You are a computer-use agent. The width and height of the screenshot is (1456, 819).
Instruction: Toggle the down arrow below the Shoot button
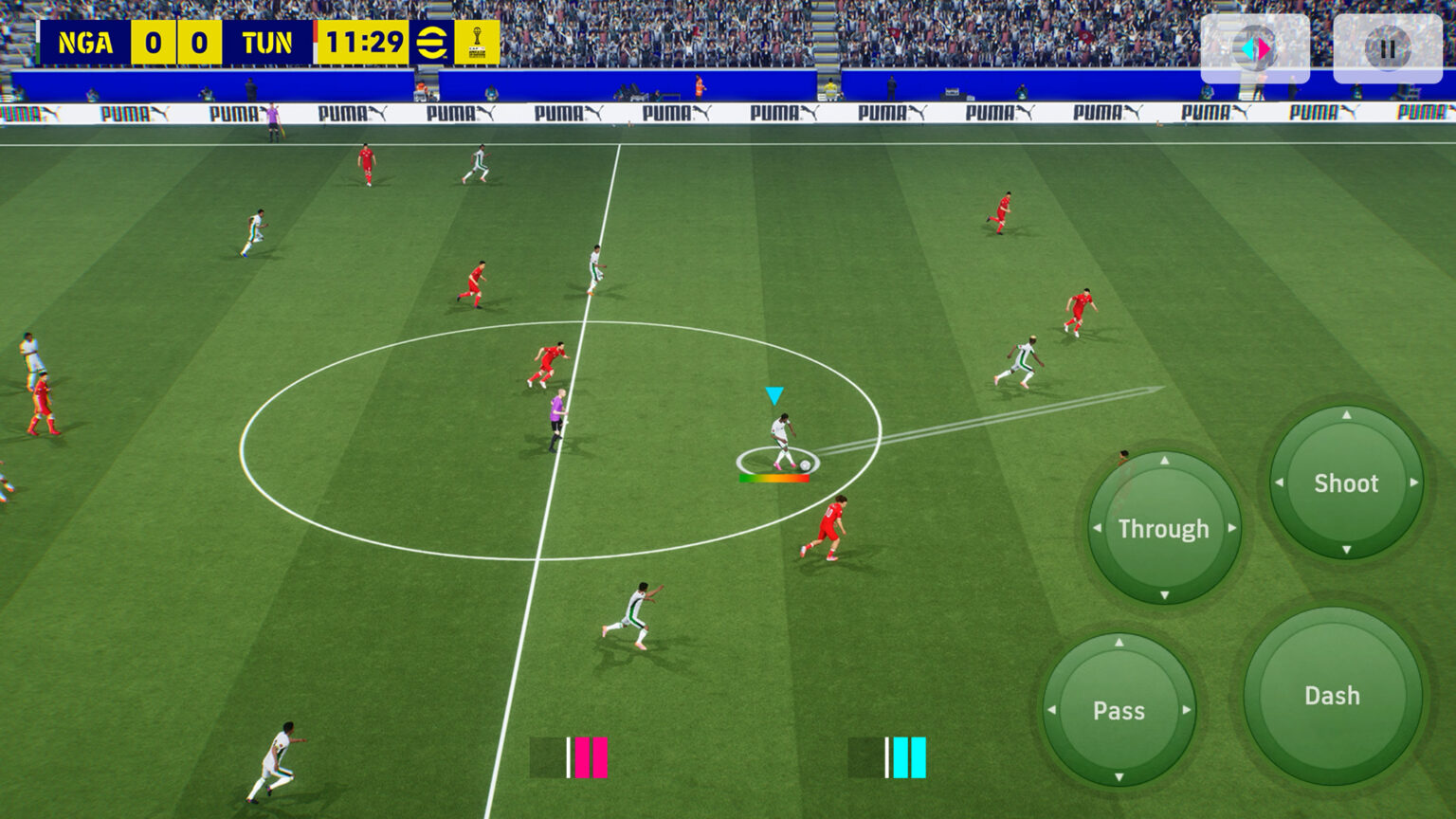(1345, 548)
